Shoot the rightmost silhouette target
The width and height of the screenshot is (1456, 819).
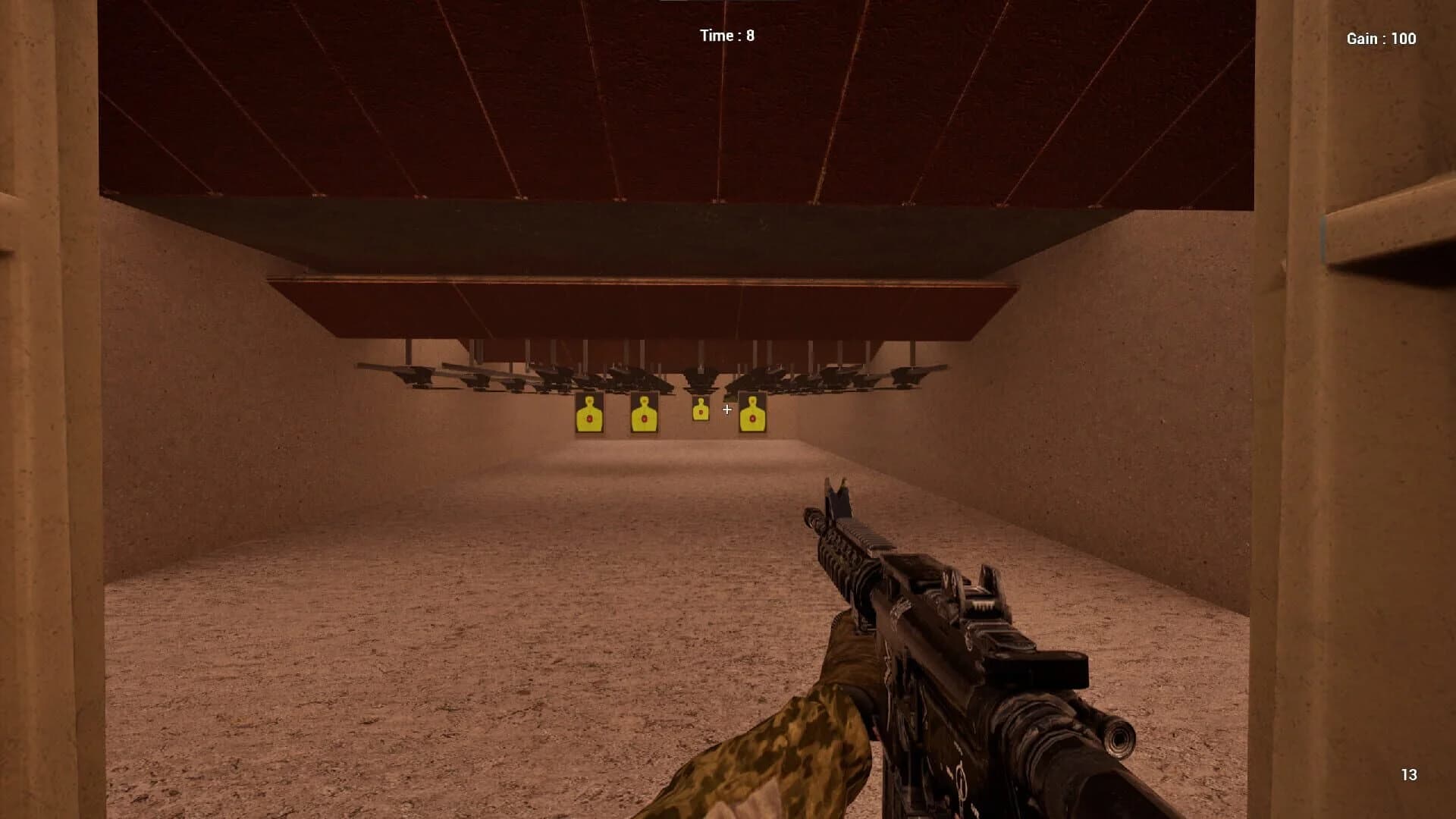pos(752,416)
